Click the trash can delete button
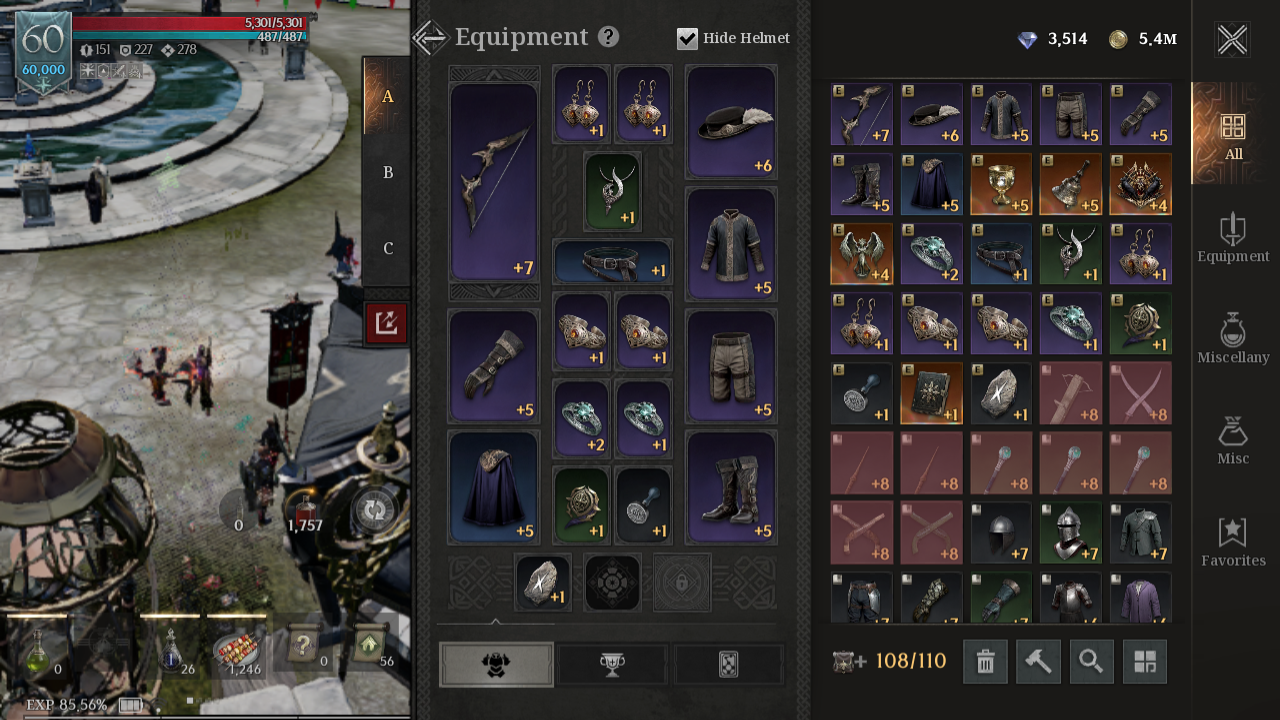Image resolution: width=1280 pixels, height=720 pixels. click(985, 662)
